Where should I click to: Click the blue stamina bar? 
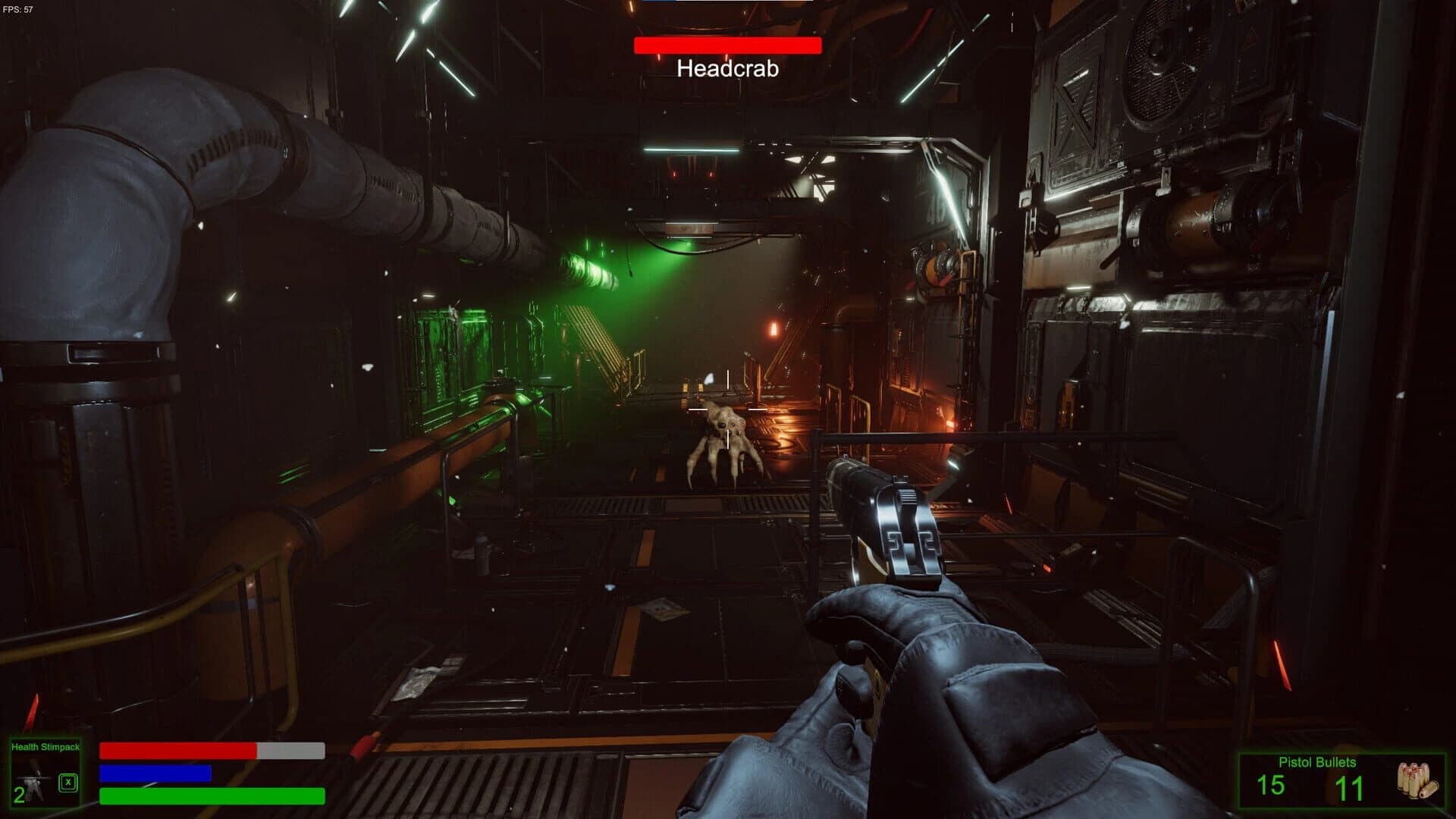155,773
